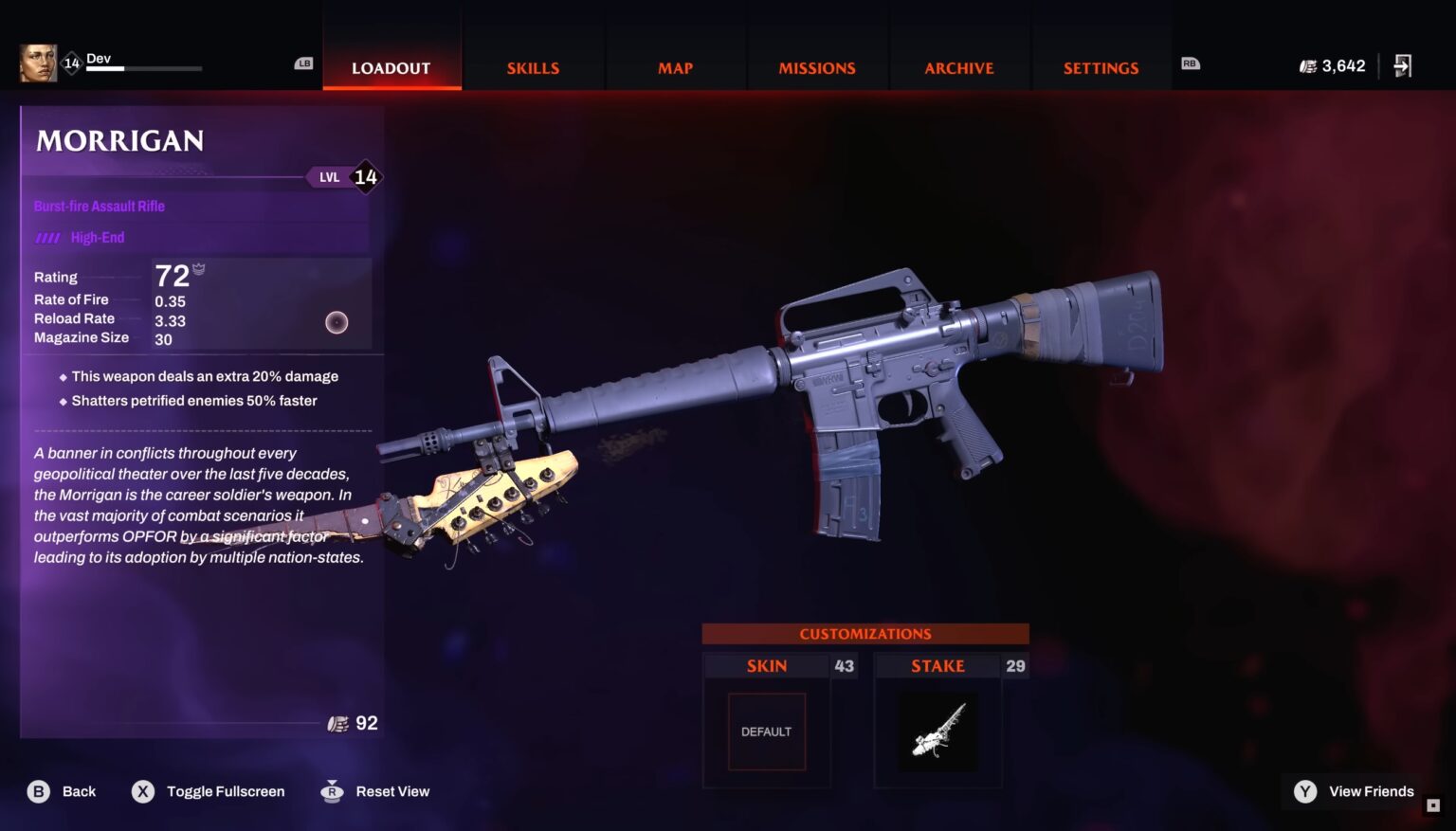The height and width of the screenshot is (831, 1456).
Task: Switch to the Loadout tab
Action: [x=391, y=68]
